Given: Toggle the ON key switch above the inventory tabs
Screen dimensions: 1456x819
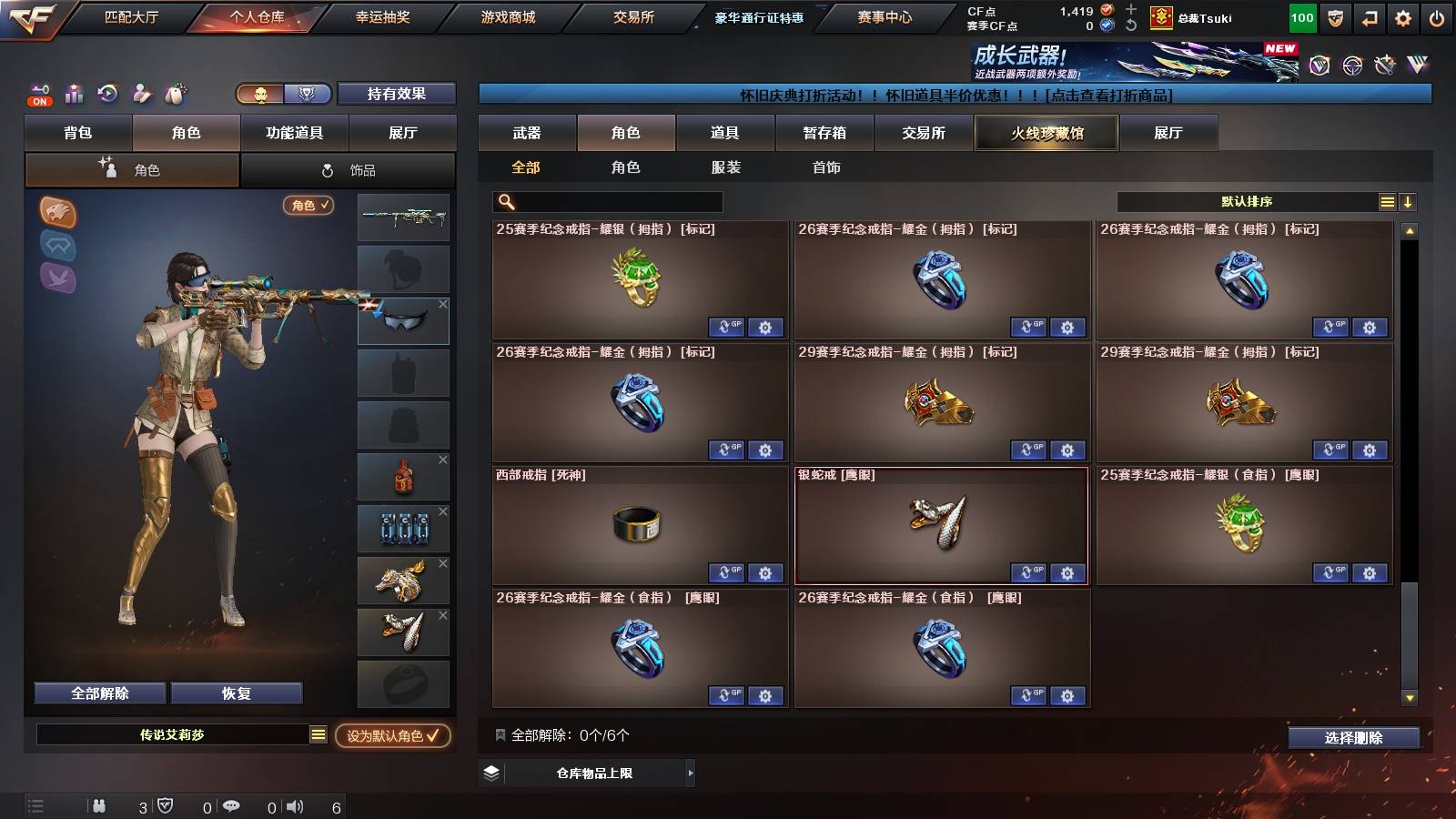Looking at the screenshot, I should pyautogui.click(x=38, y=94).
